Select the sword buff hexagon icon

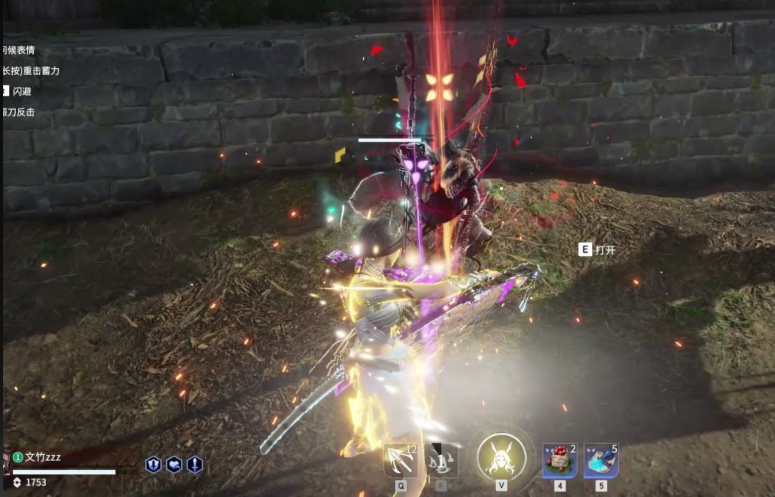[194, 464]
